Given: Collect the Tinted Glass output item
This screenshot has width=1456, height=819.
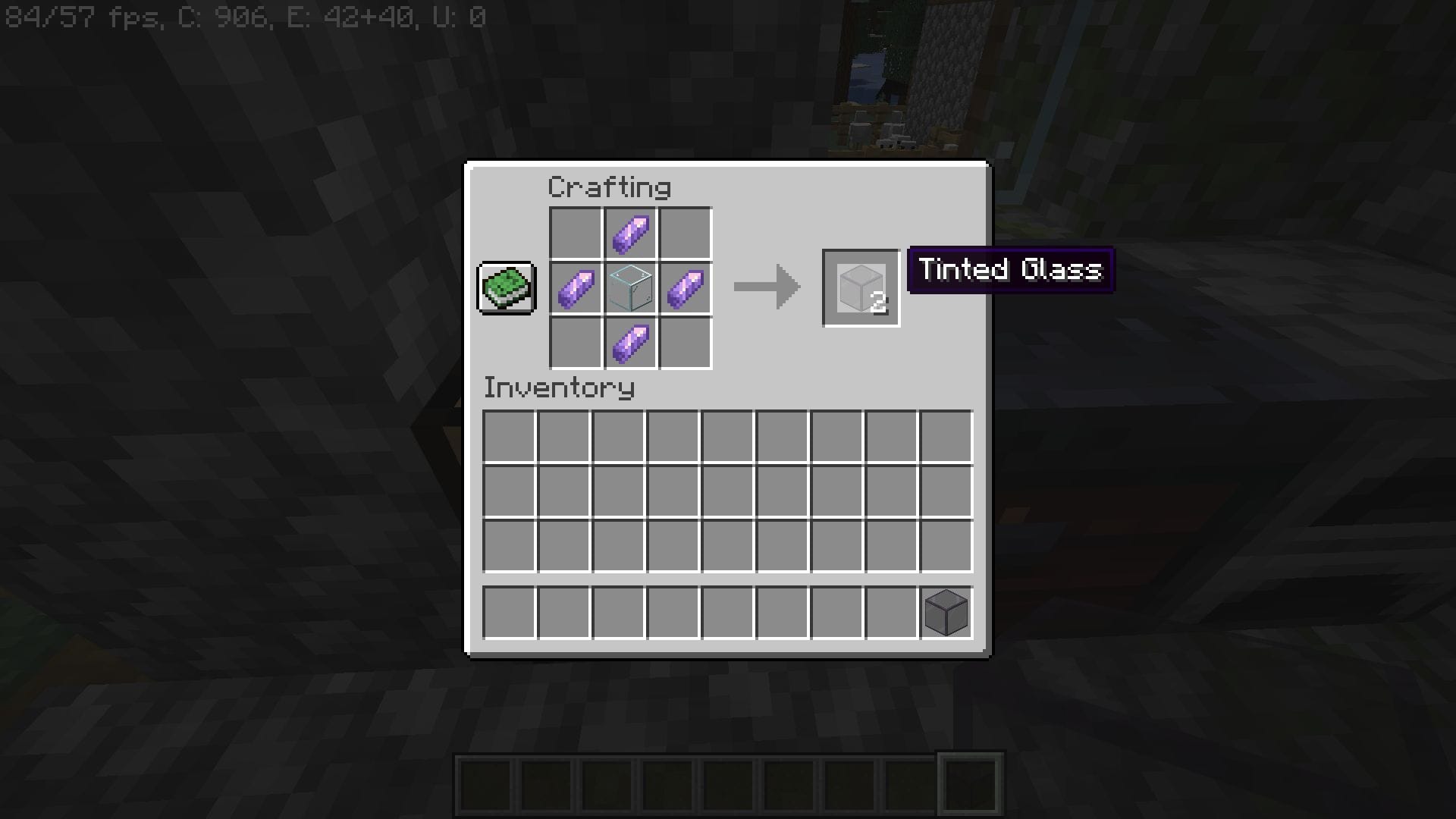Looking at the screenshot, I should (x=861, y=287).
